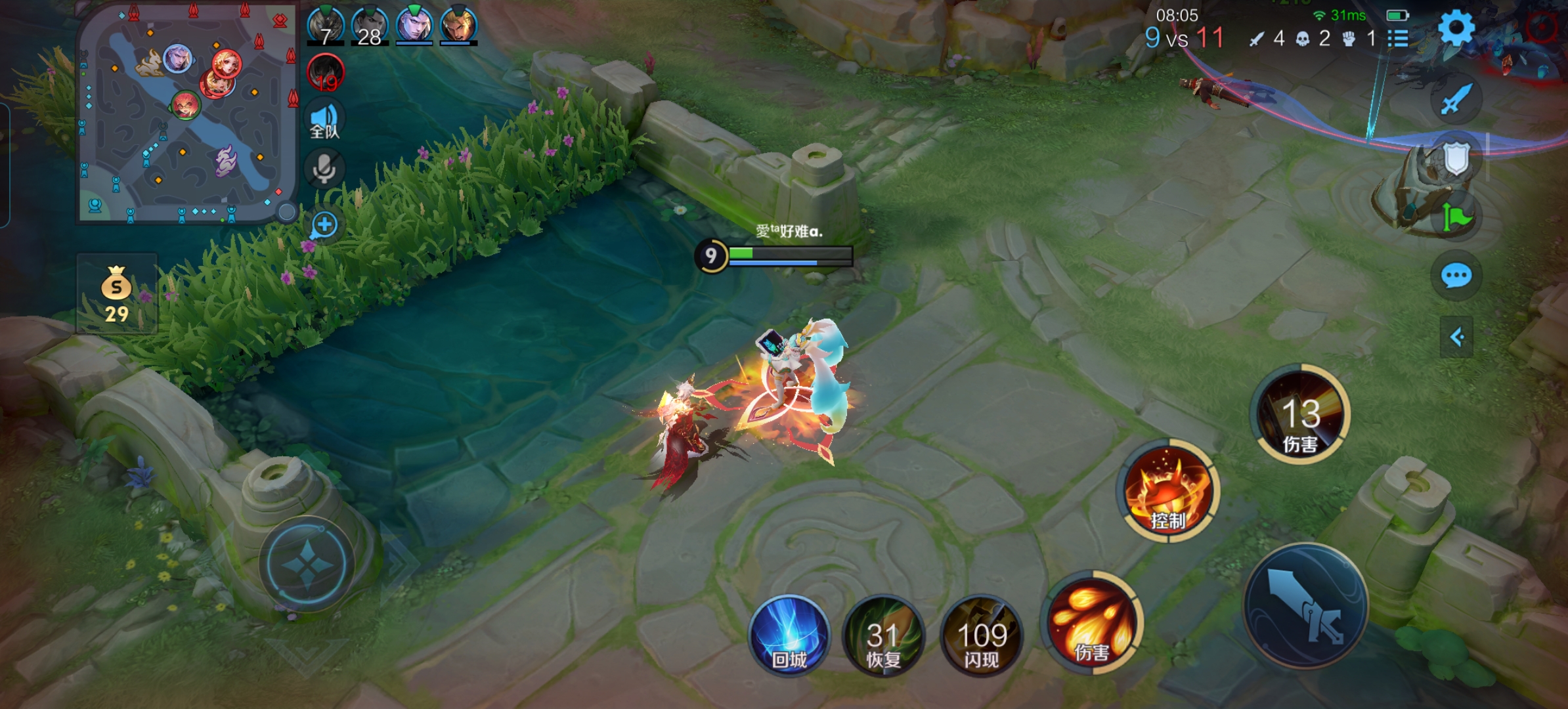Cast the 闪现 flash spell

point(982,636)
